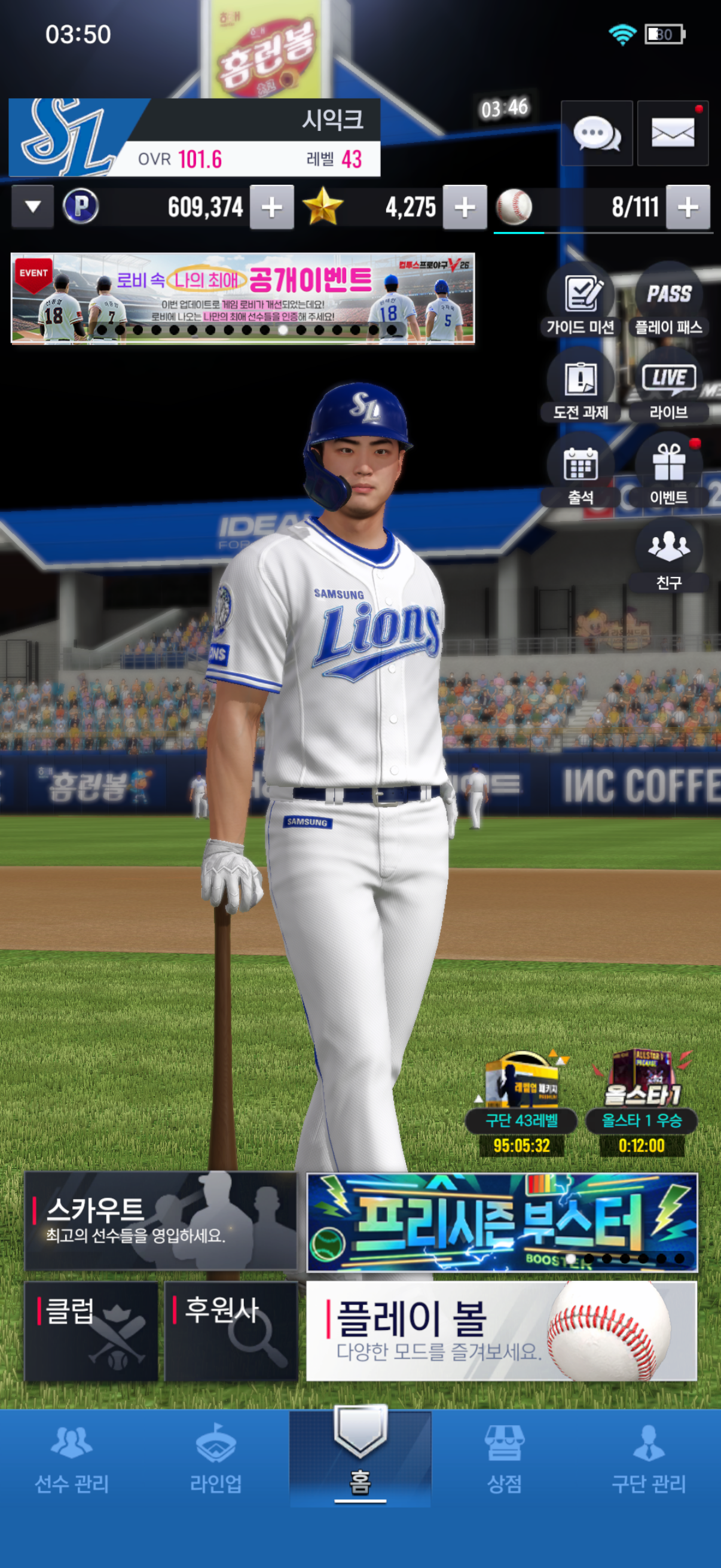Open the 친구 friends list
The width and height of the screenshot is (721, 1568).
pos(668,556)
